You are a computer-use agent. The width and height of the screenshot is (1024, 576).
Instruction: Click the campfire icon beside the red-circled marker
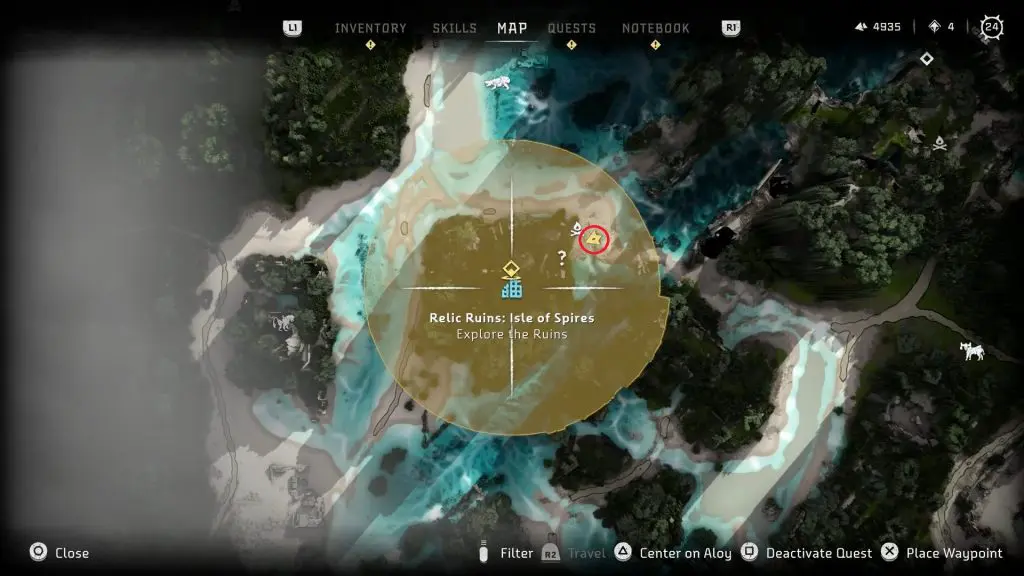pos(576,231)
